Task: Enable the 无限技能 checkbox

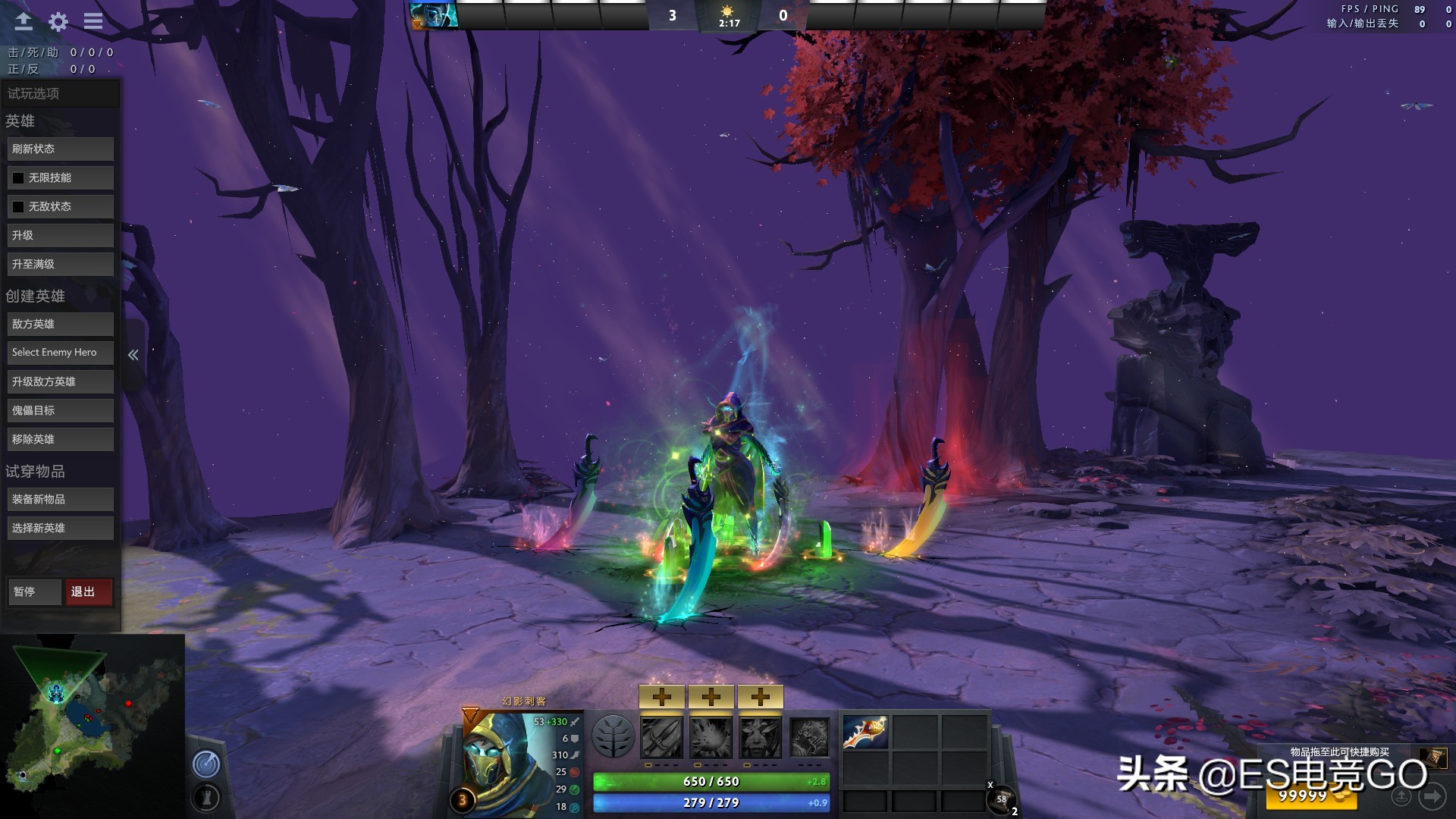Action: (x=17, y=177)
